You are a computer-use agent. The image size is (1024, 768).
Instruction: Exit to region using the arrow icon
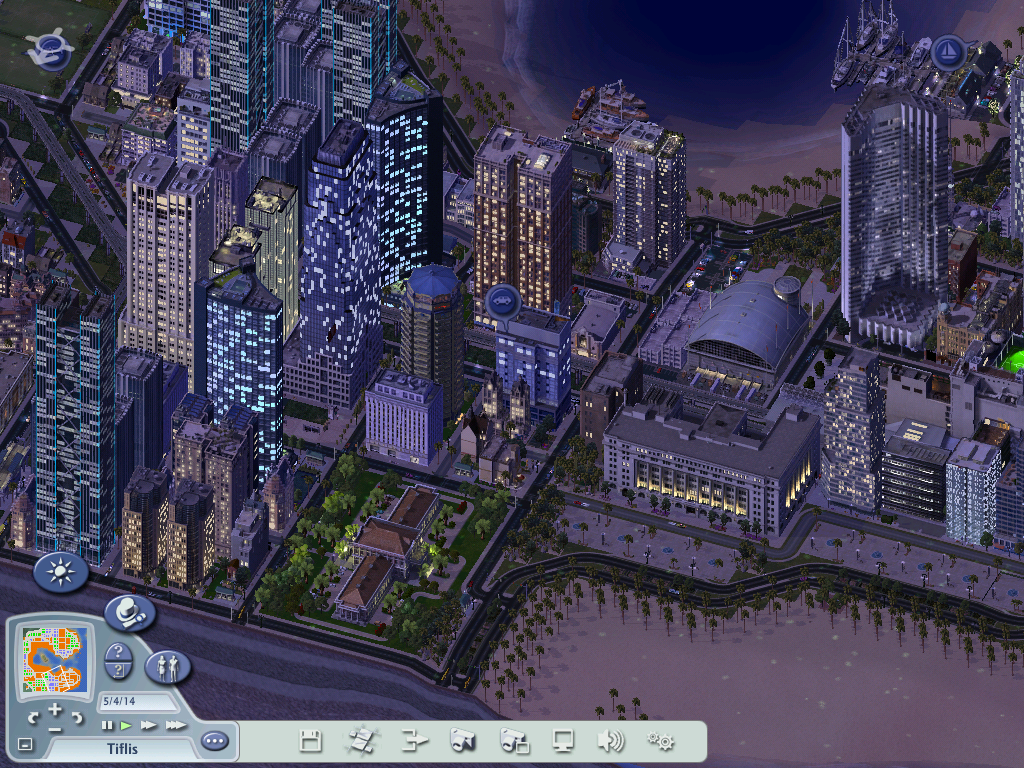click(414, 741)
